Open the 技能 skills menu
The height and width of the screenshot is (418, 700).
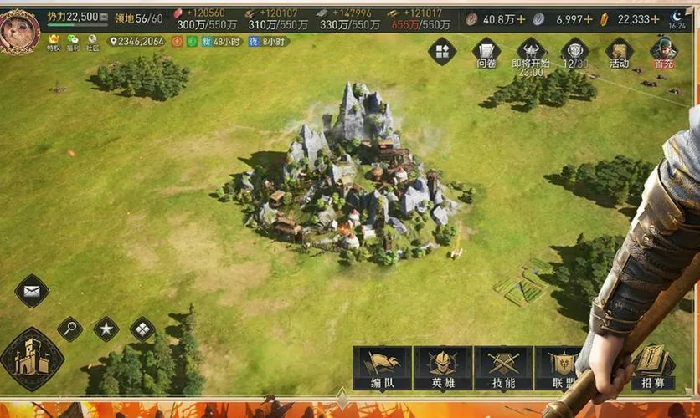point(502,368)
